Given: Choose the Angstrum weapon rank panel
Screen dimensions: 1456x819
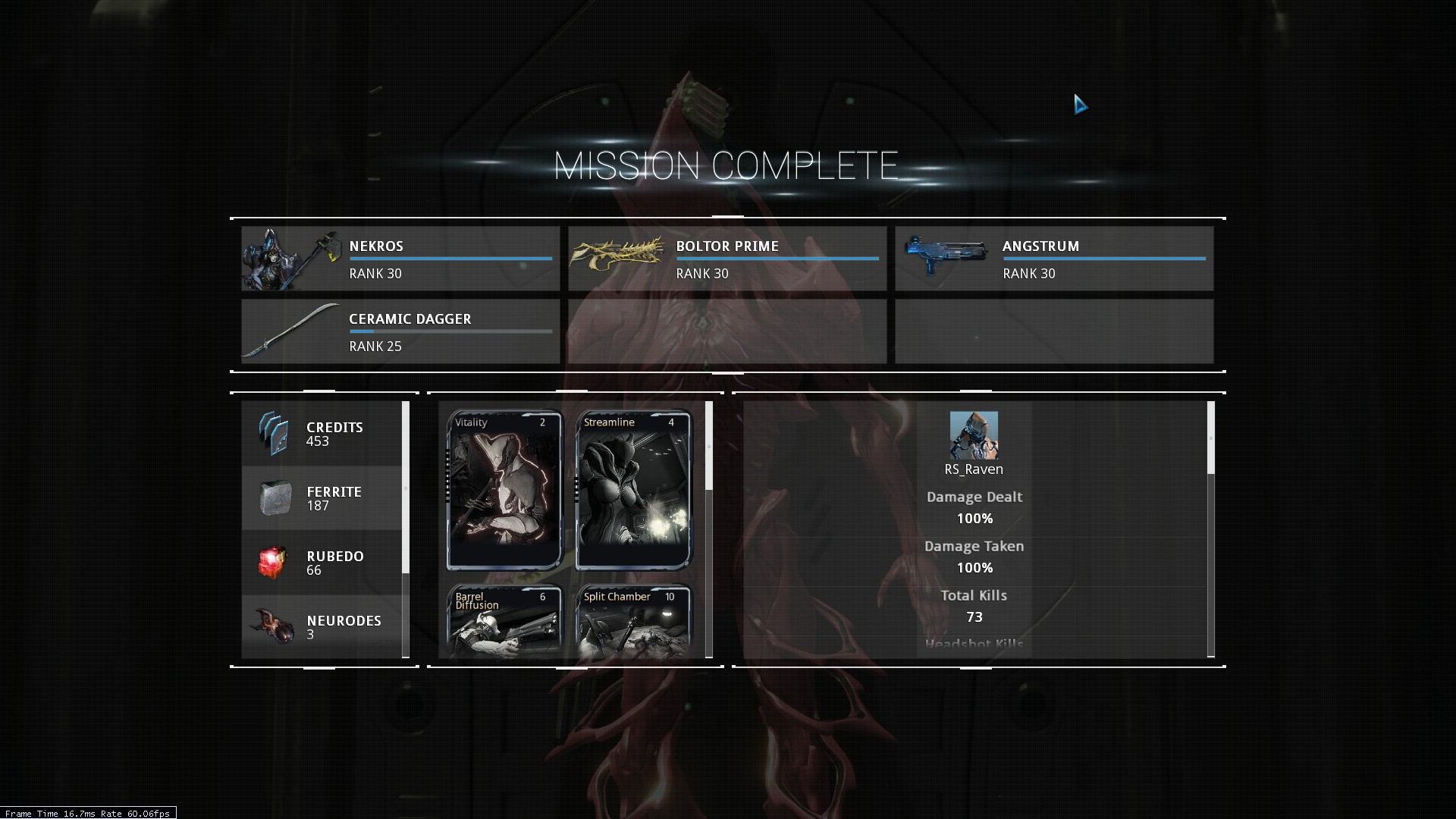Looking at the screenshot, I should pyautogui.click(x=1054, y=259).
